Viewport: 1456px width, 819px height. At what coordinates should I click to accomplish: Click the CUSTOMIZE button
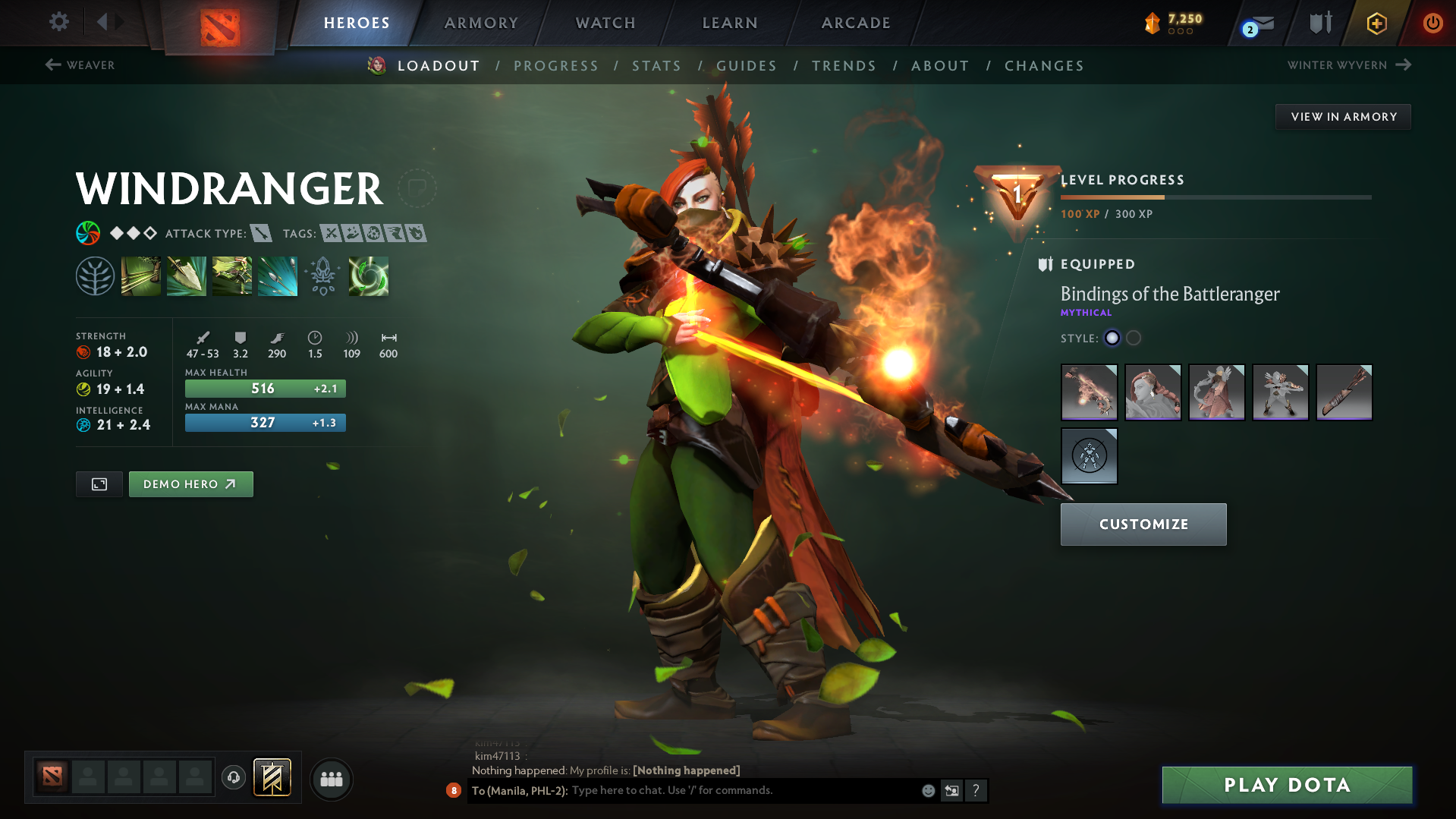tap(1143, 524)
